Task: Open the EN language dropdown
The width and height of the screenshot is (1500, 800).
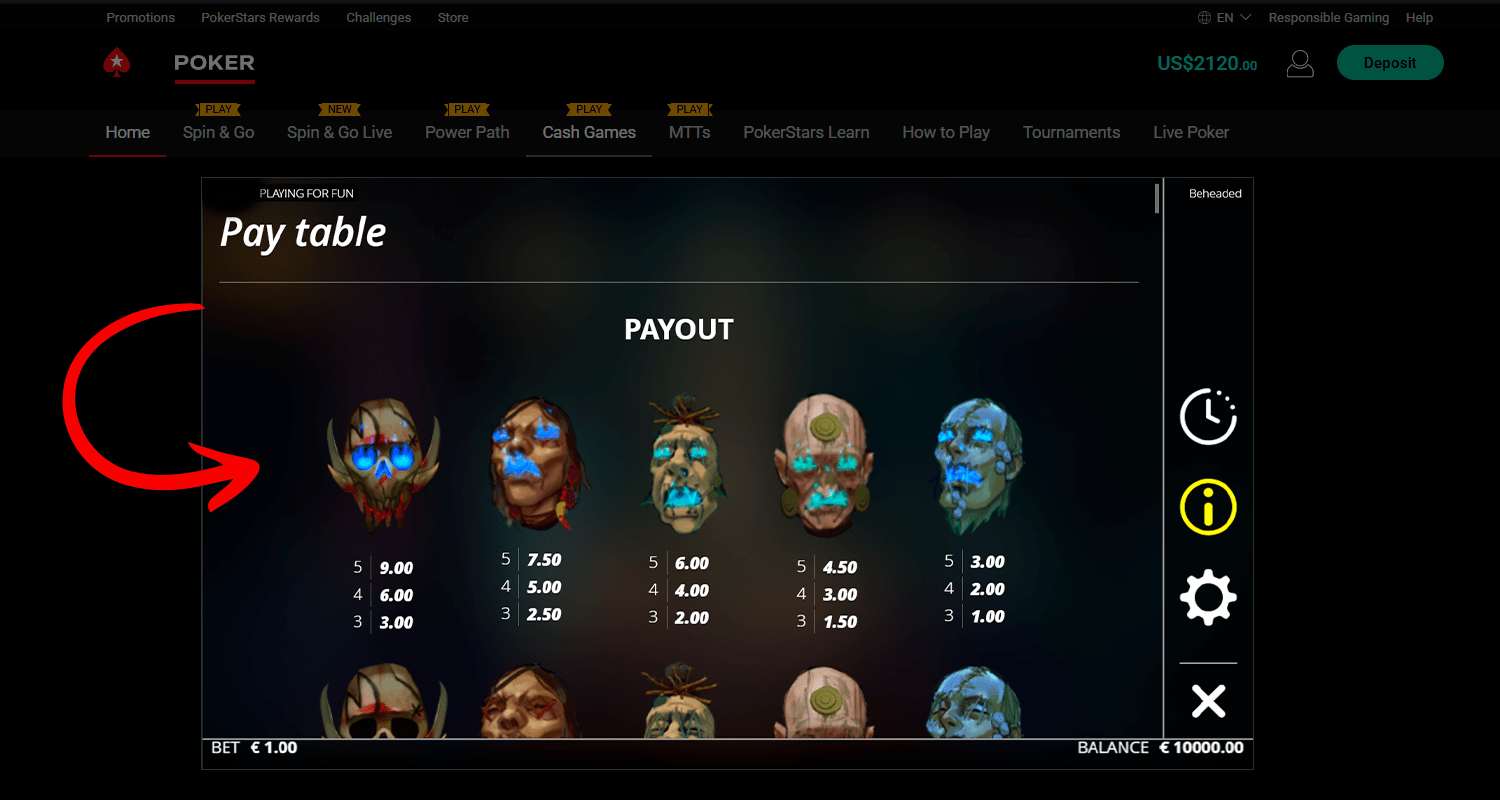Action: point(1224,18)
